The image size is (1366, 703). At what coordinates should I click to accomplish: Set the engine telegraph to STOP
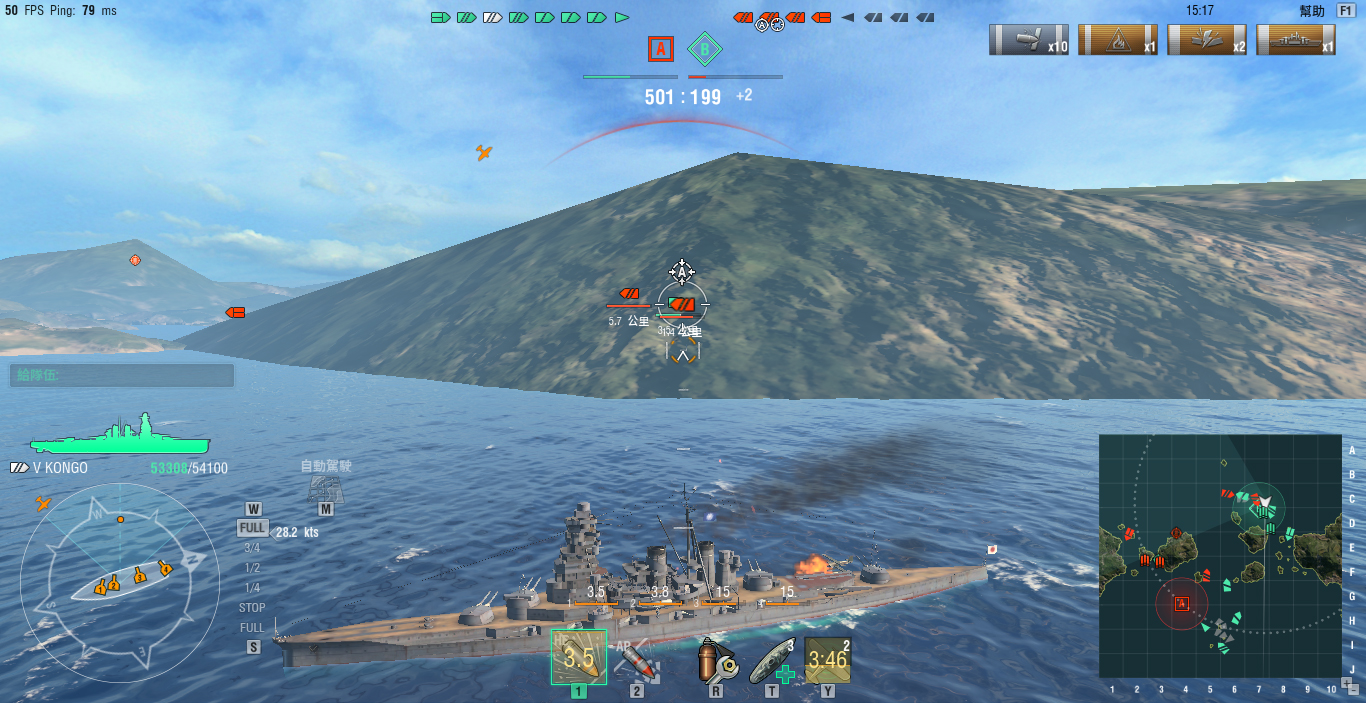pos(252,608)
